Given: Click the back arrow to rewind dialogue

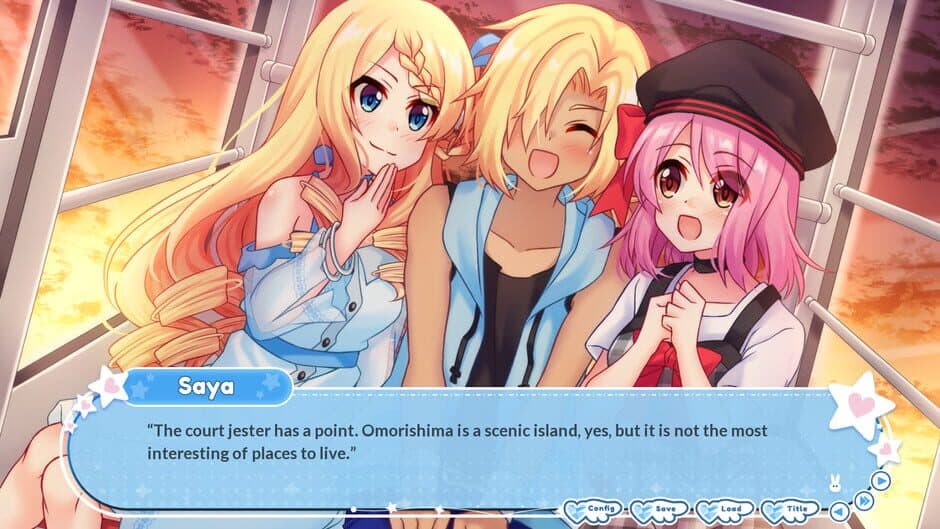Looking at the screenshot, I should point(837,510).
